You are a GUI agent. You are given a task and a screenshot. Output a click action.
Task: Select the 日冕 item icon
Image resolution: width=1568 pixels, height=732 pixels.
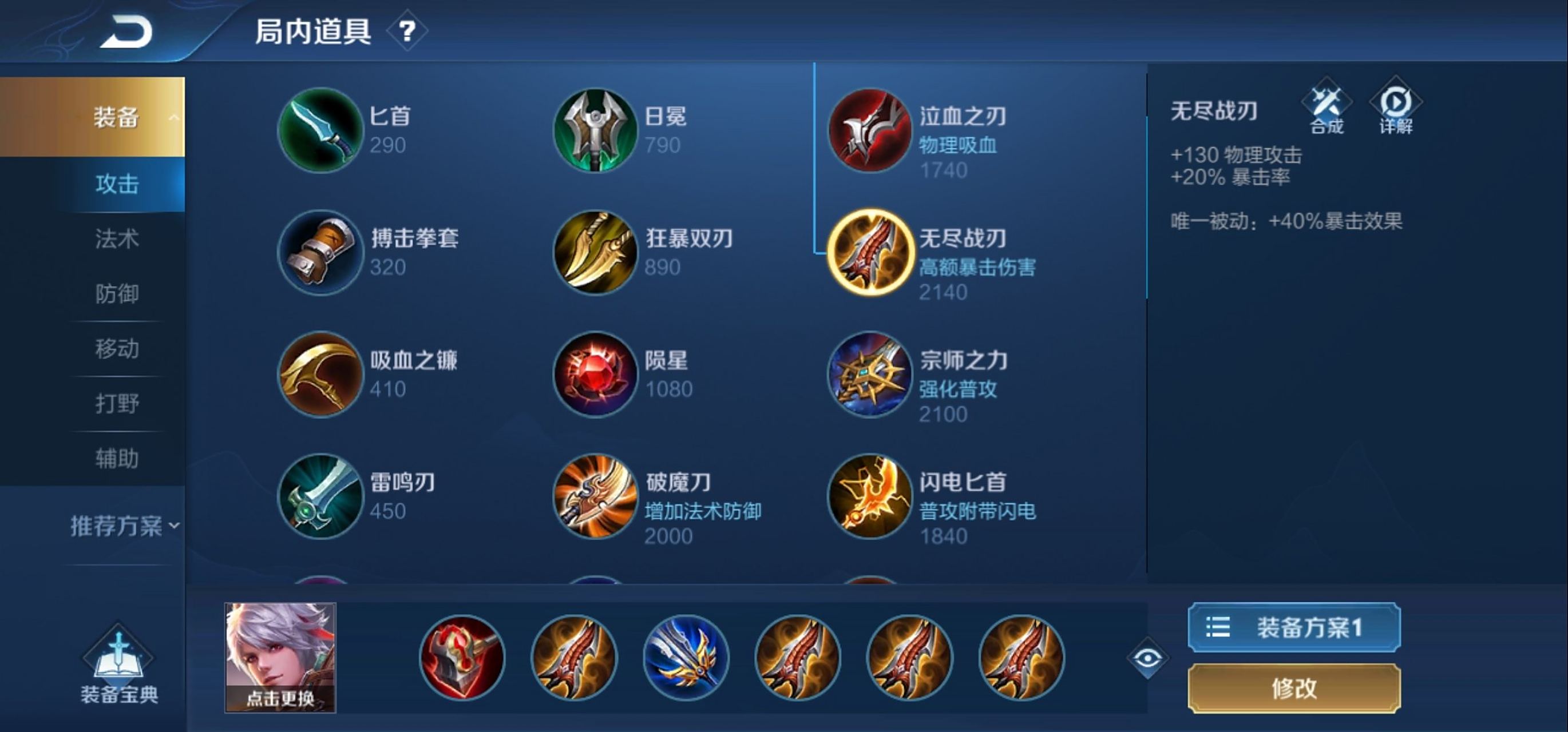pyautogui.click(x=595, y=130)
